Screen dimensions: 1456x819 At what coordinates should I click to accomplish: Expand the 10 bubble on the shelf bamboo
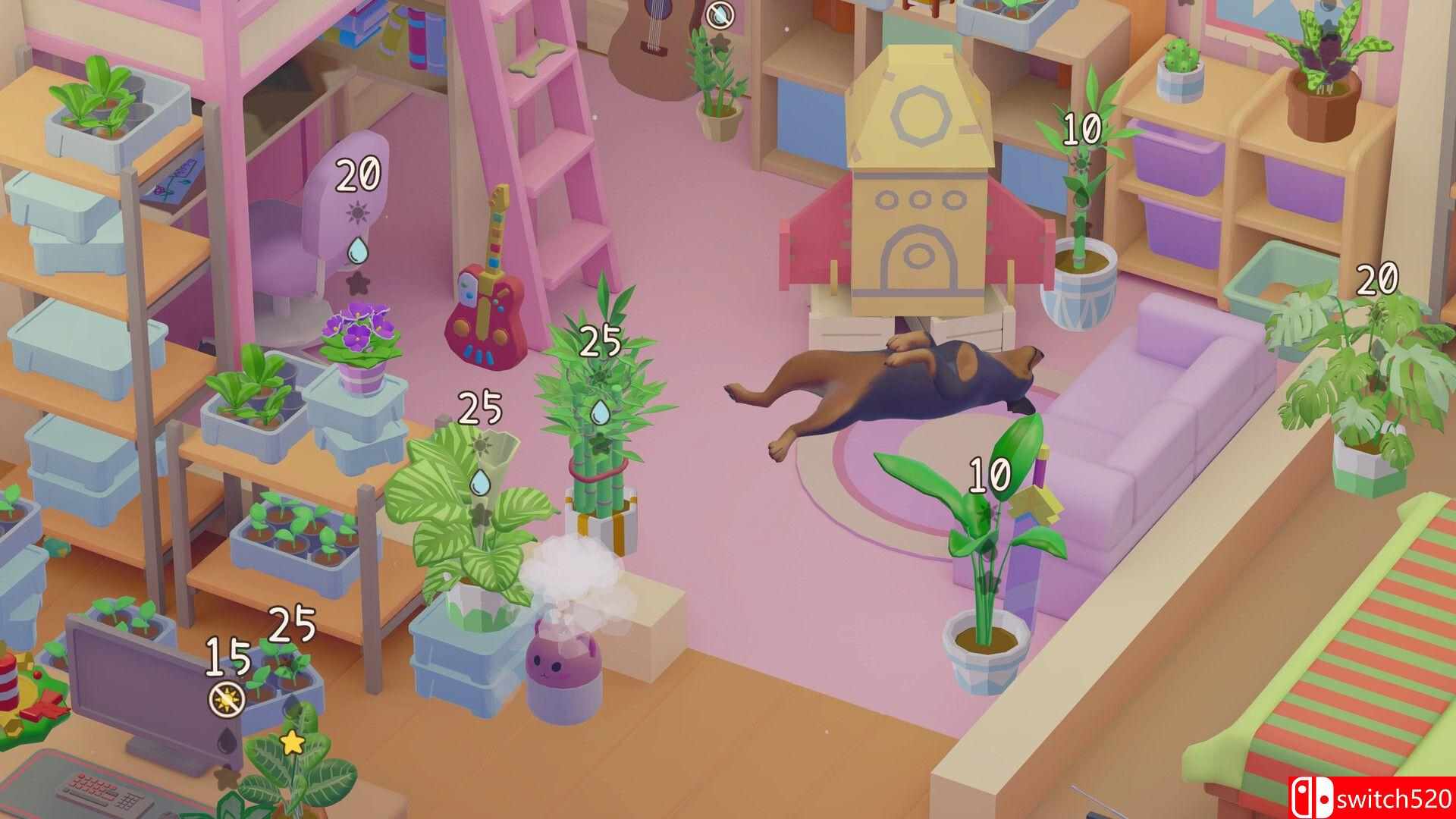1081,127
